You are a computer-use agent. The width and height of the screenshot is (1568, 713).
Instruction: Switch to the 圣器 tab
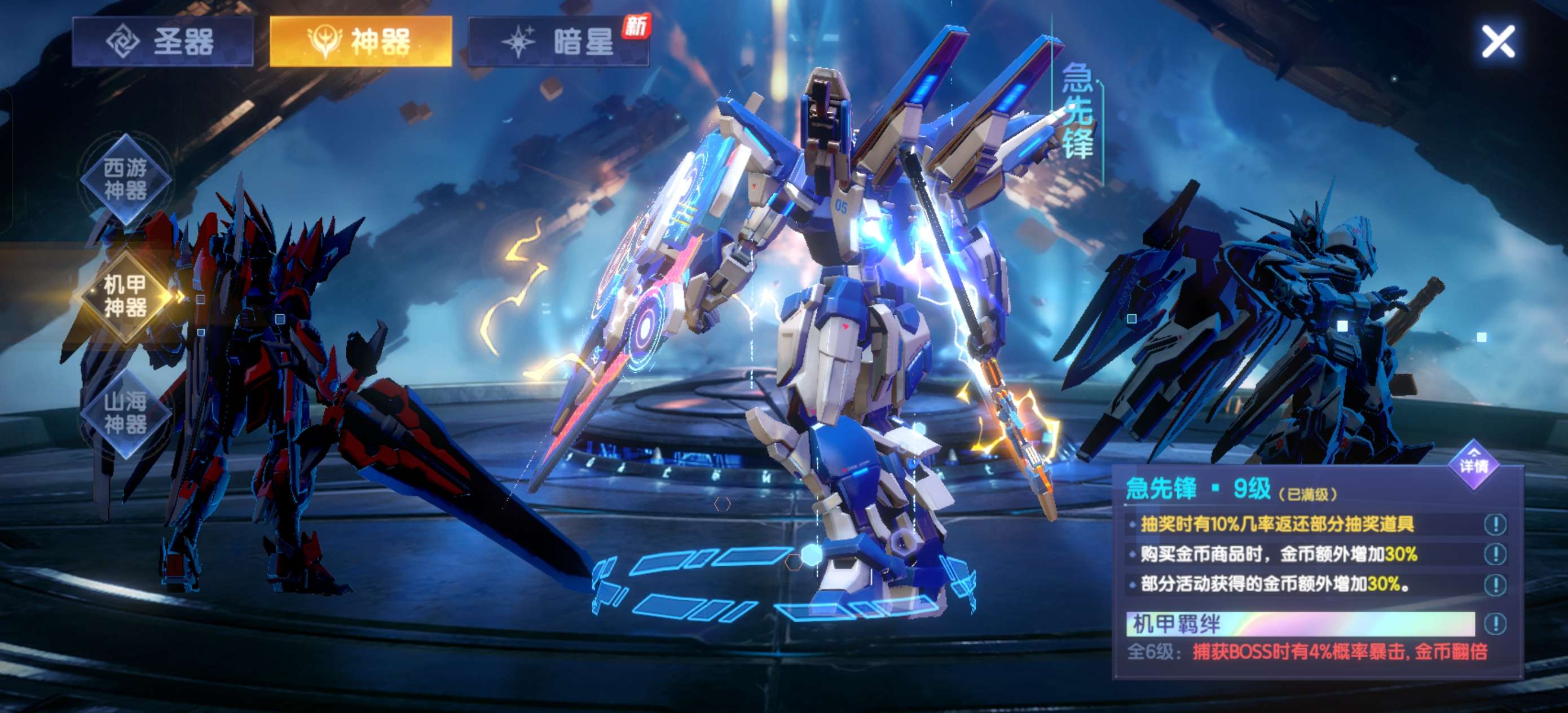pyautogui.click(x=162, y=41)
